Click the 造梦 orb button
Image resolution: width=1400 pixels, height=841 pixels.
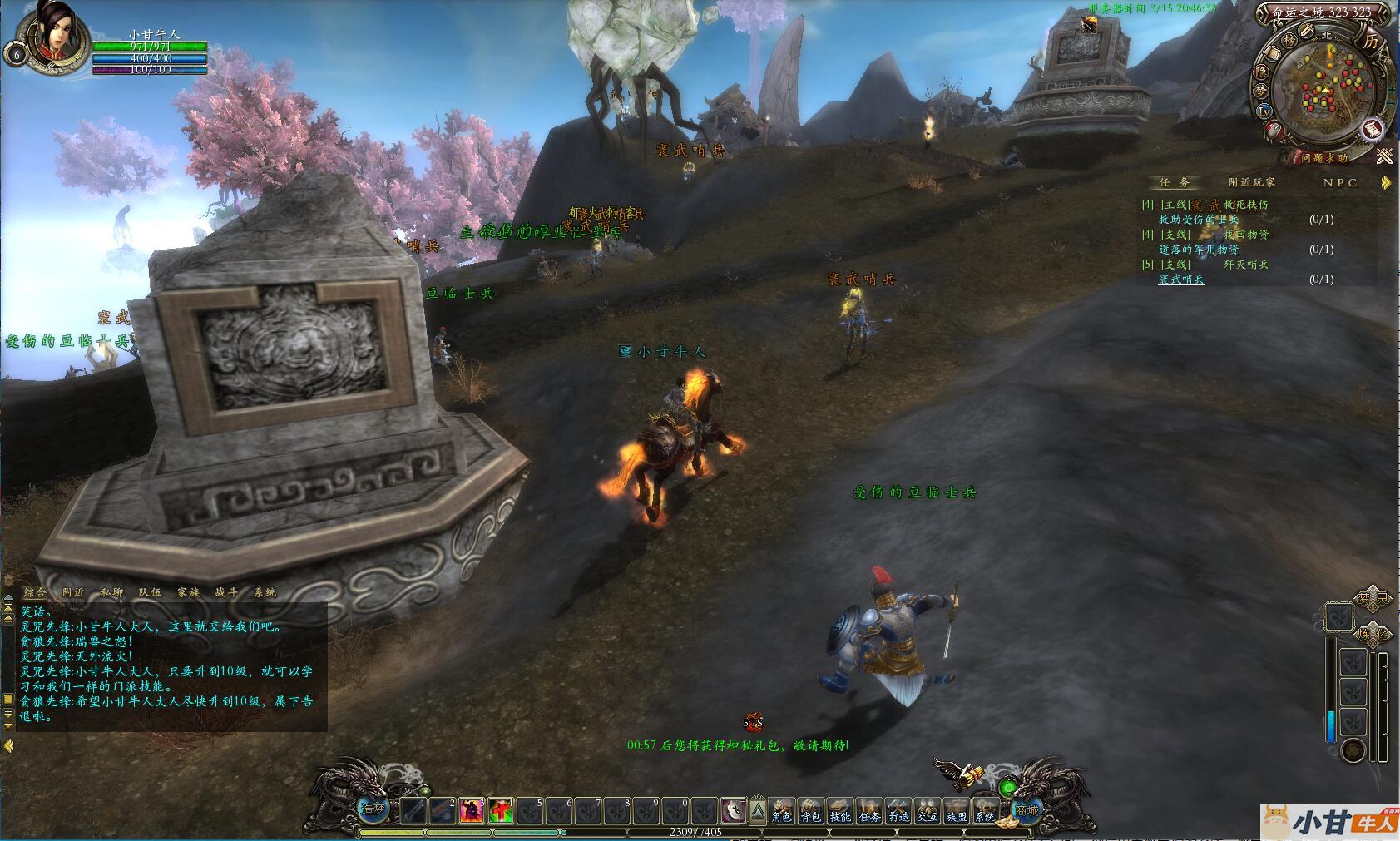coord(373,808)
